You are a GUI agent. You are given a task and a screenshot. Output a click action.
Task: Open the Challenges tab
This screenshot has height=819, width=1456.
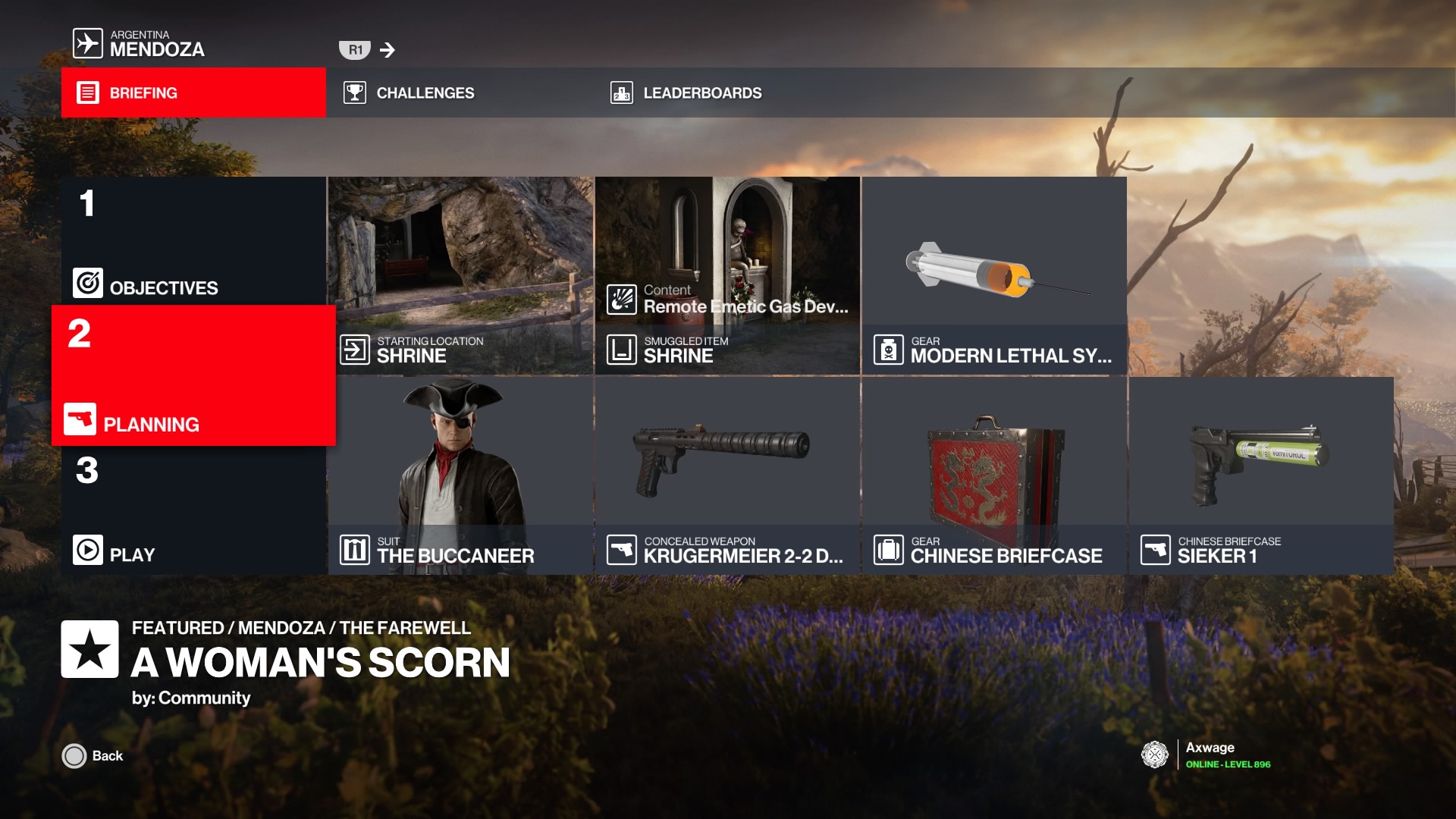[459, 93]
